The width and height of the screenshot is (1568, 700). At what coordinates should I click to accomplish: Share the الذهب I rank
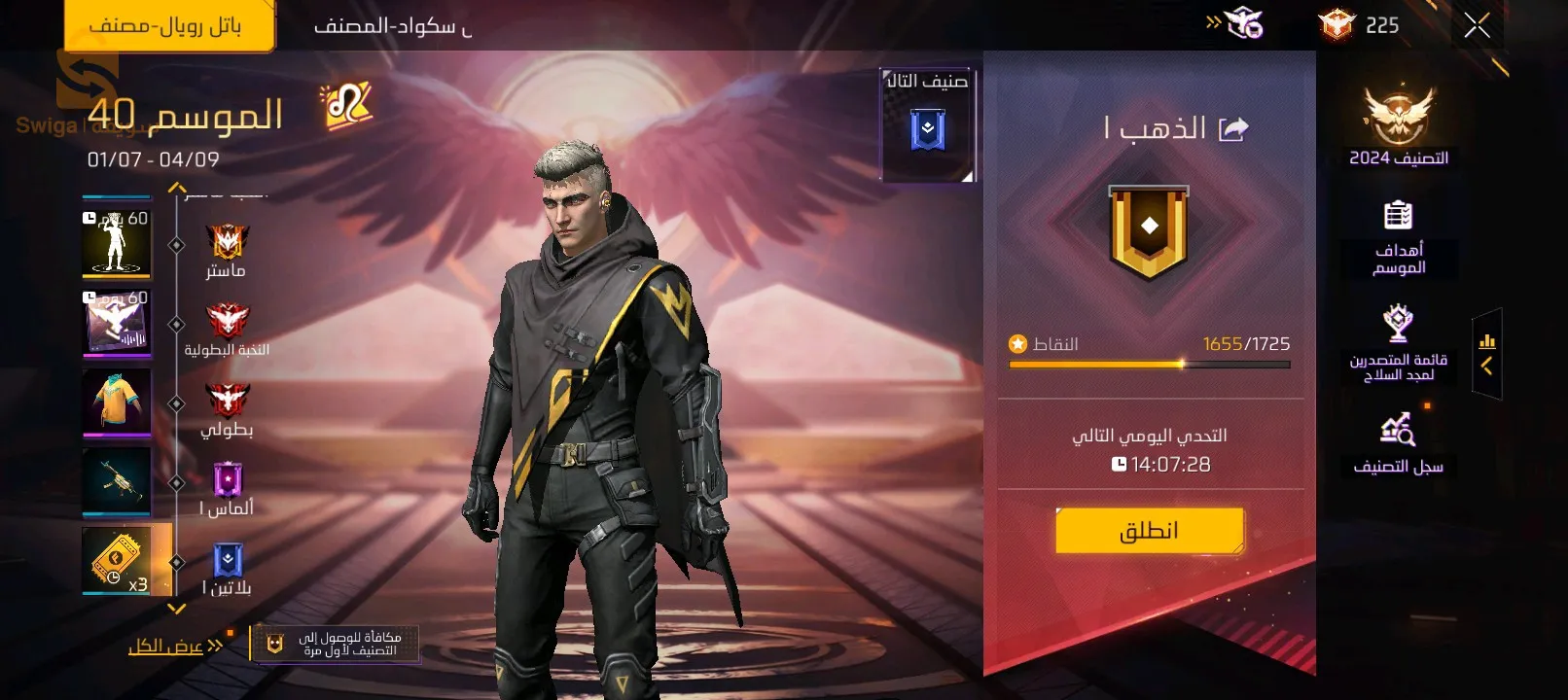tap(1233, 128)
